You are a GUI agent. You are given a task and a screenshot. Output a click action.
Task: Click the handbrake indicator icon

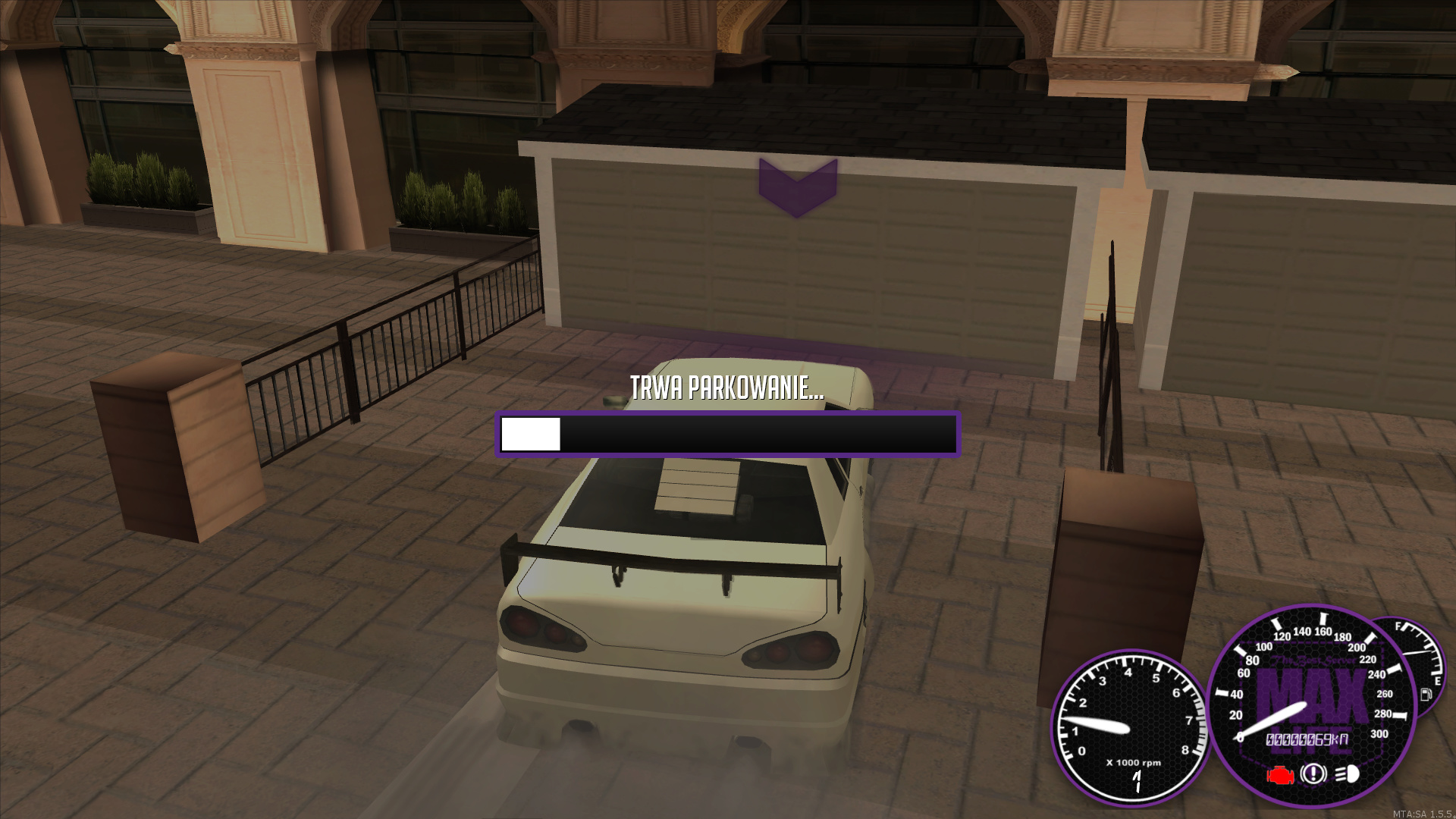pyautogui.click(x=1313, y=774)
